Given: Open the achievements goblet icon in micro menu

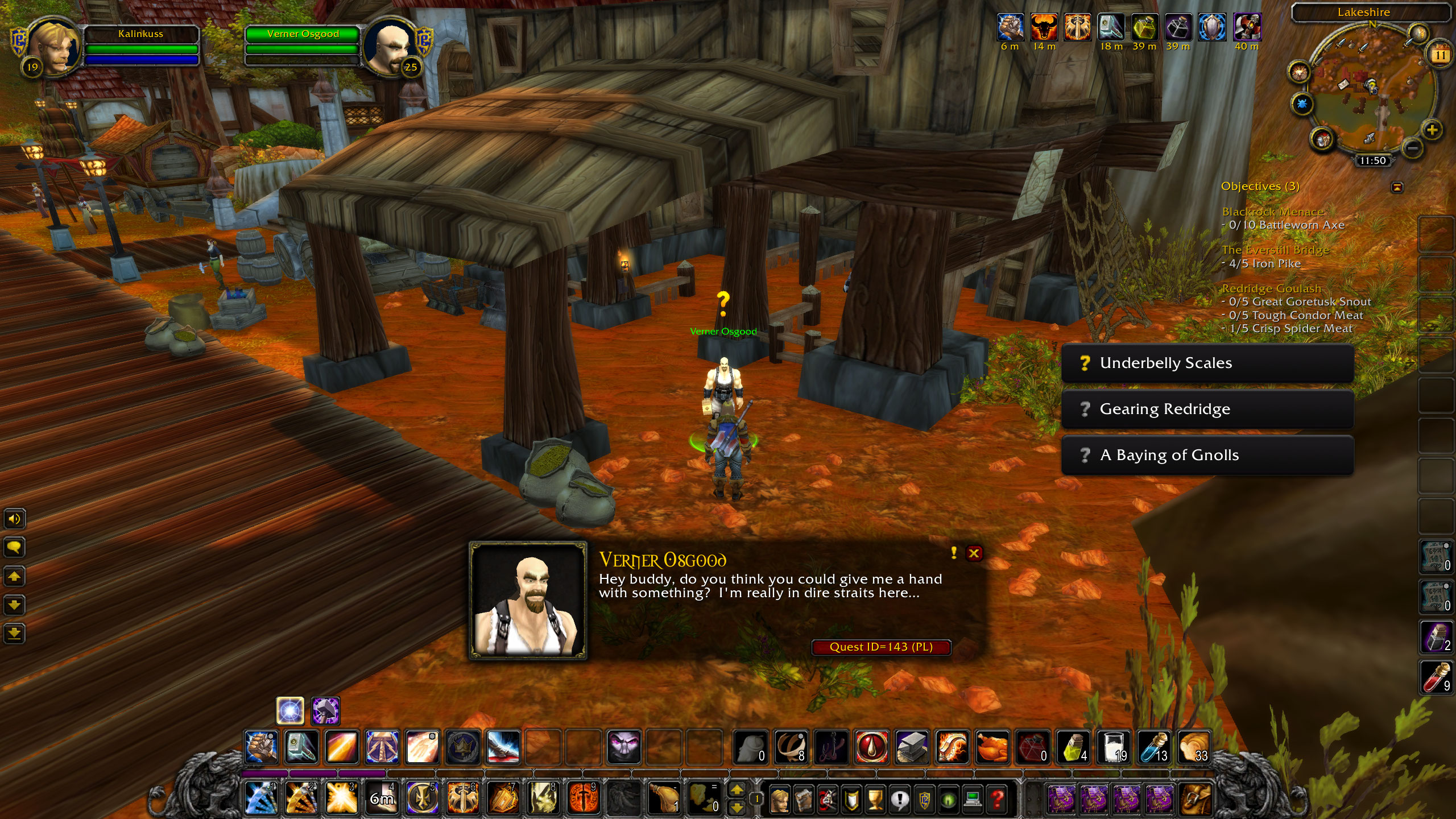Looking at the screenshot, I should [x=875, y=801].
